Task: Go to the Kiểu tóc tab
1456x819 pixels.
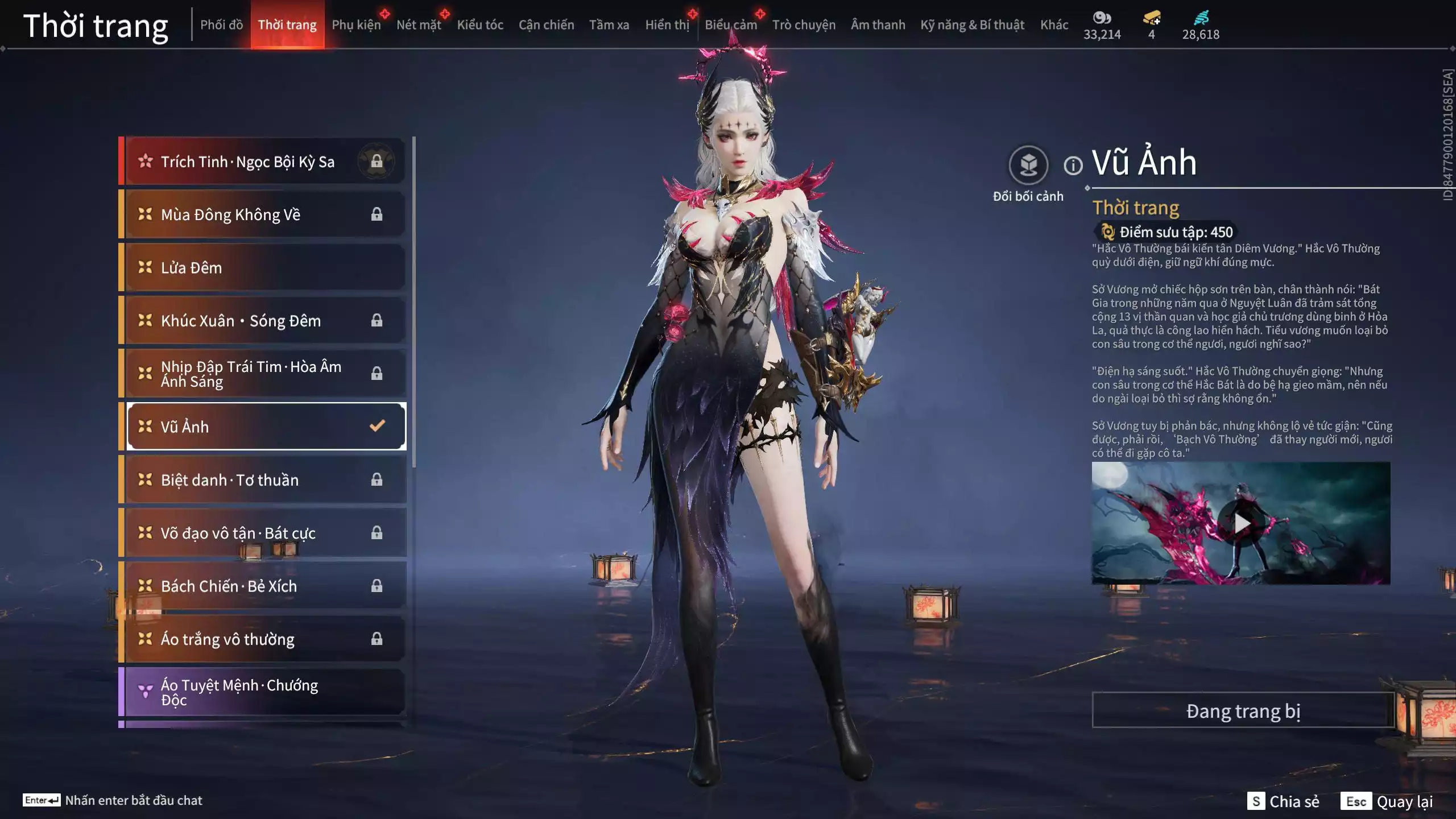Action: pyautogui.click(x=480, y=24)
